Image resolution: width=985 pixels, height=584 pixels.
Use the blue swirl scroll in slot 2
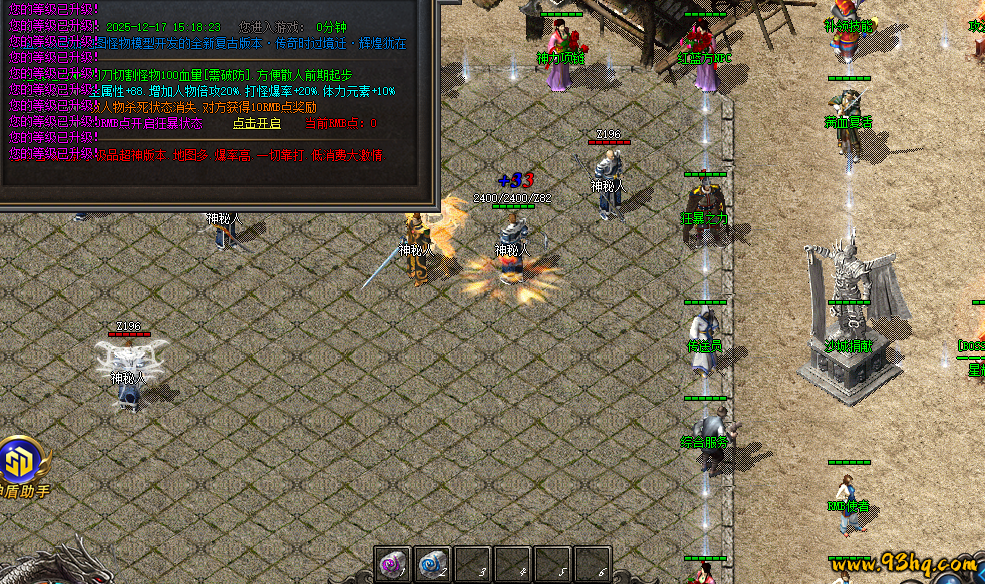(432, 564)
